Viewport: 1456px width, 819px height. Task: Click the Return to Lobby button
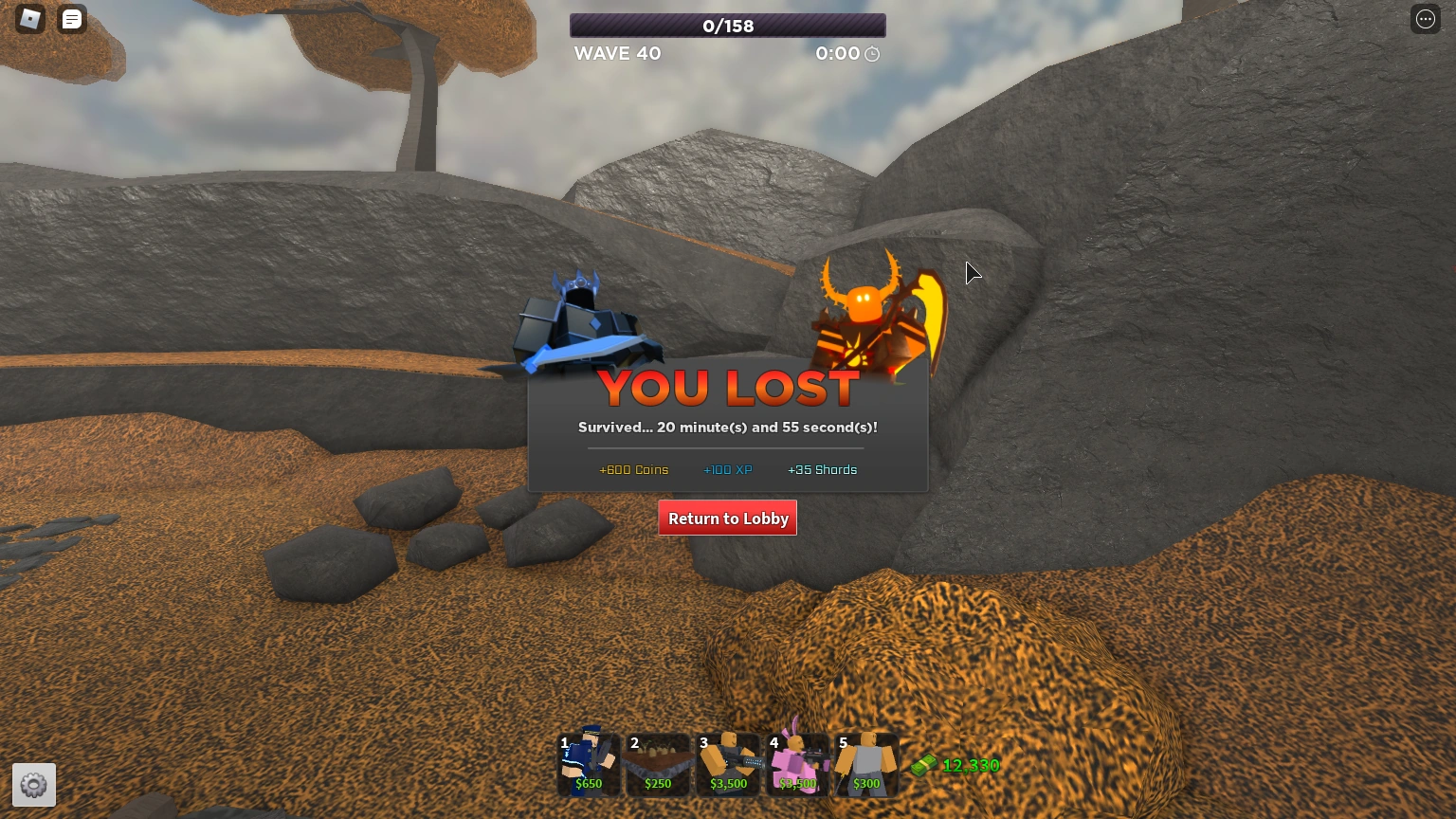(727, 519)
